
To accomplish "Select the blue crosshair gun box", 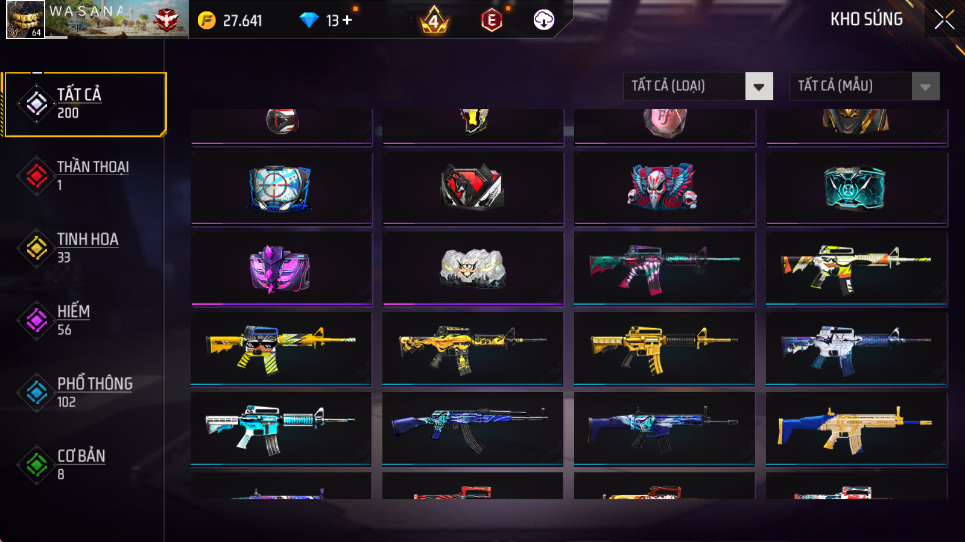I will (280, 186).
